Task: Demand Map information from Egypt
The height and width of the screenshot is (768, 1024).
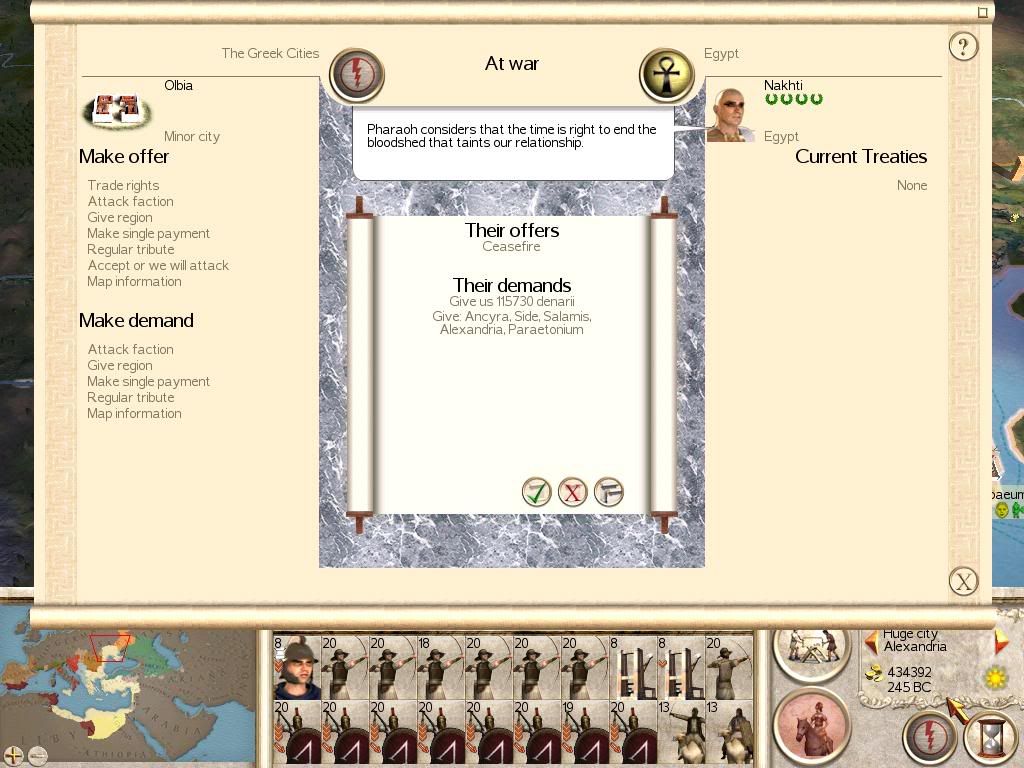Action: (134, 413)
